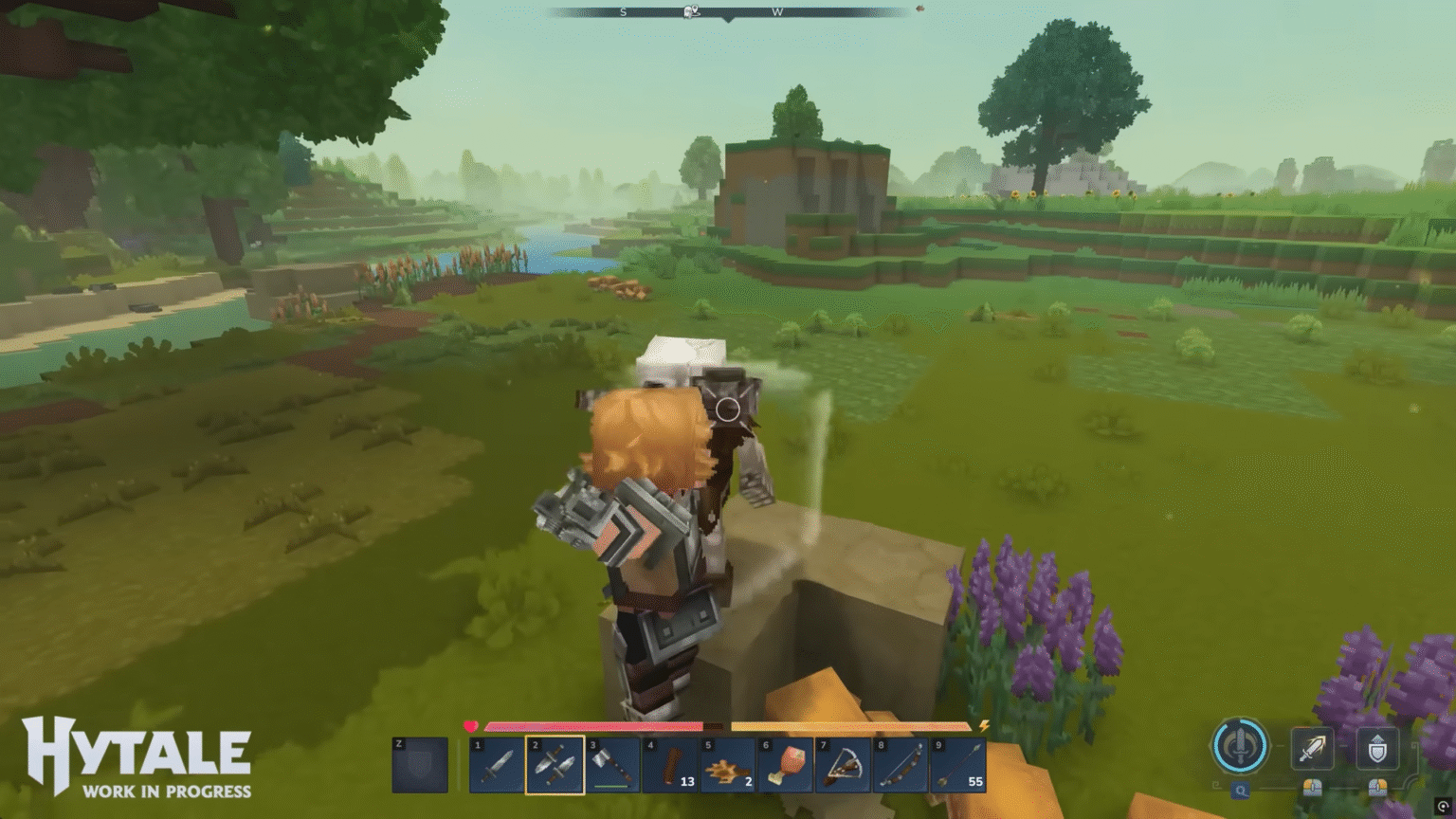Select the roasted meat leg slot
This screenshot has width=1456, height=819.
point(785,766)
